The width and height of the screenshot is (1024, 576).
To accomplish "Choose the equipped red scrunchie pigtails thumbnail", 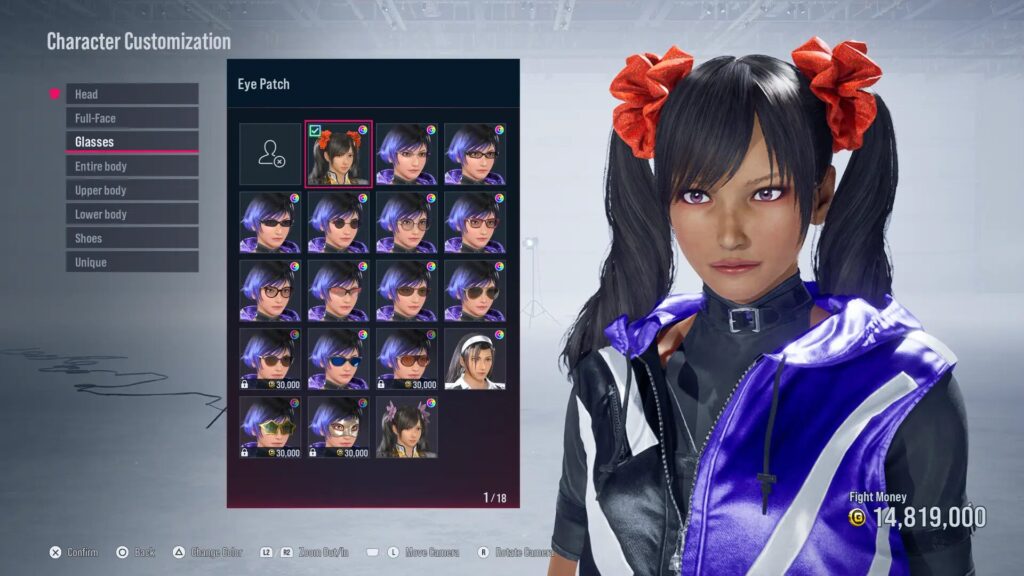I will 338,154.
